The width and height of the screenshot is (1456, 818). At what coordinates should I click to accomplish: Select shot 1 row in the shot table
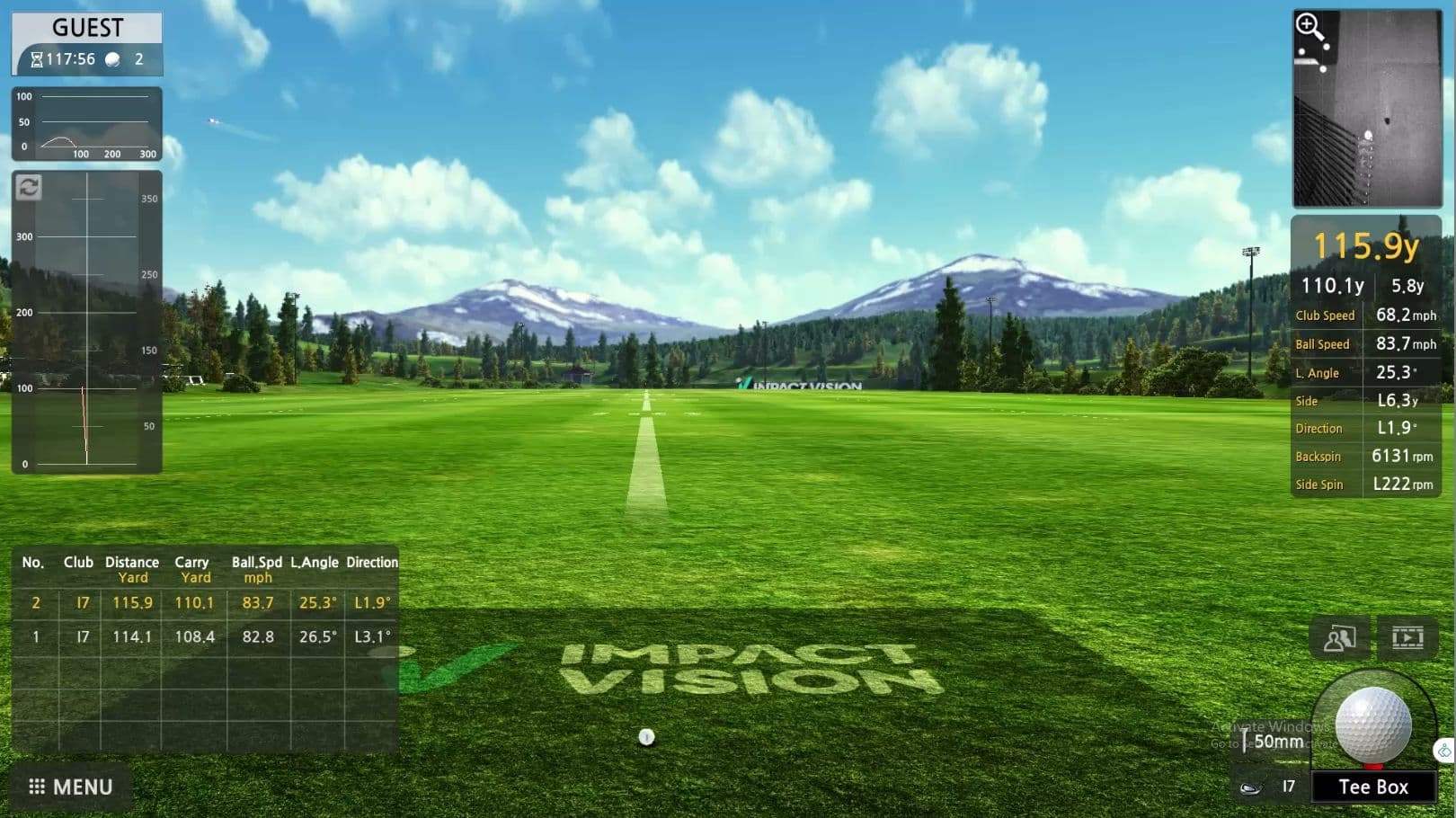click(x=207, y=636)
